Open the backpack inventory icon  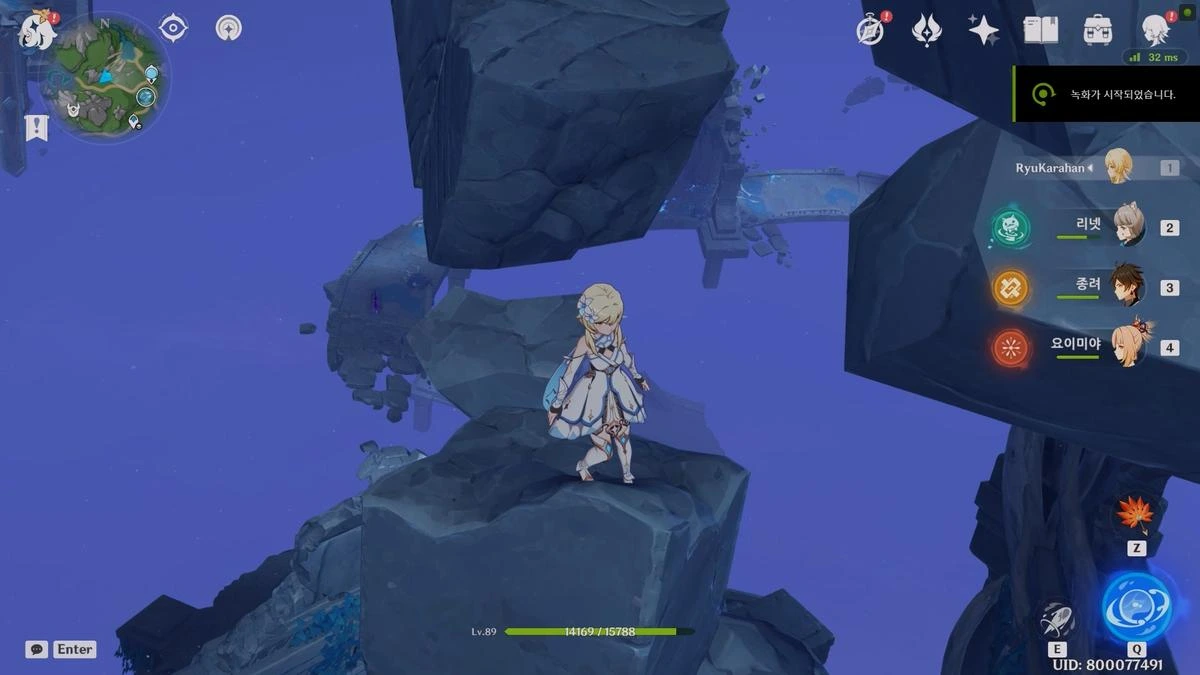(1098, 30)
